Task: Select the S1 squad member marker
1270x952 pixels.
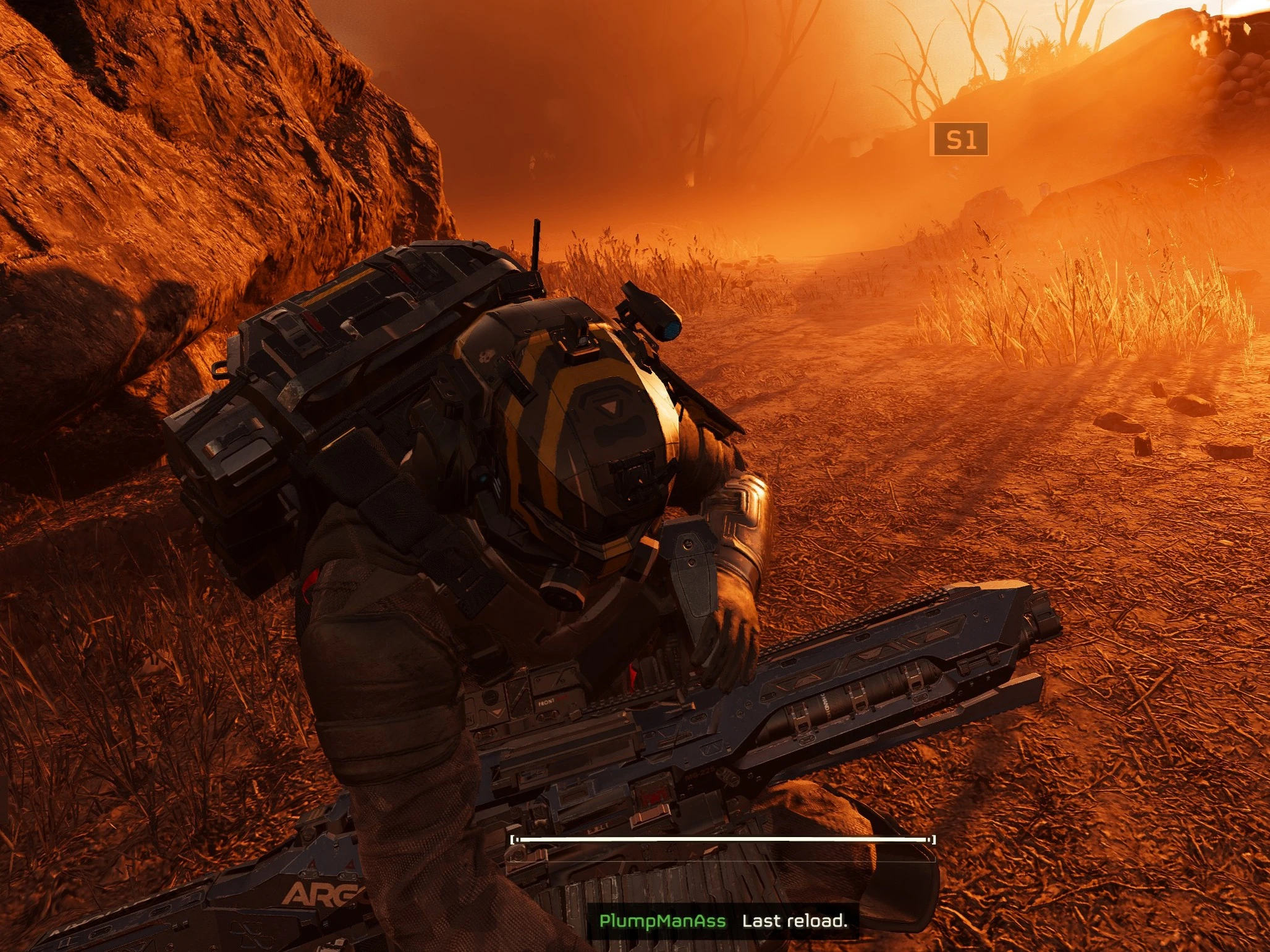Action: (x=959, y=140)
